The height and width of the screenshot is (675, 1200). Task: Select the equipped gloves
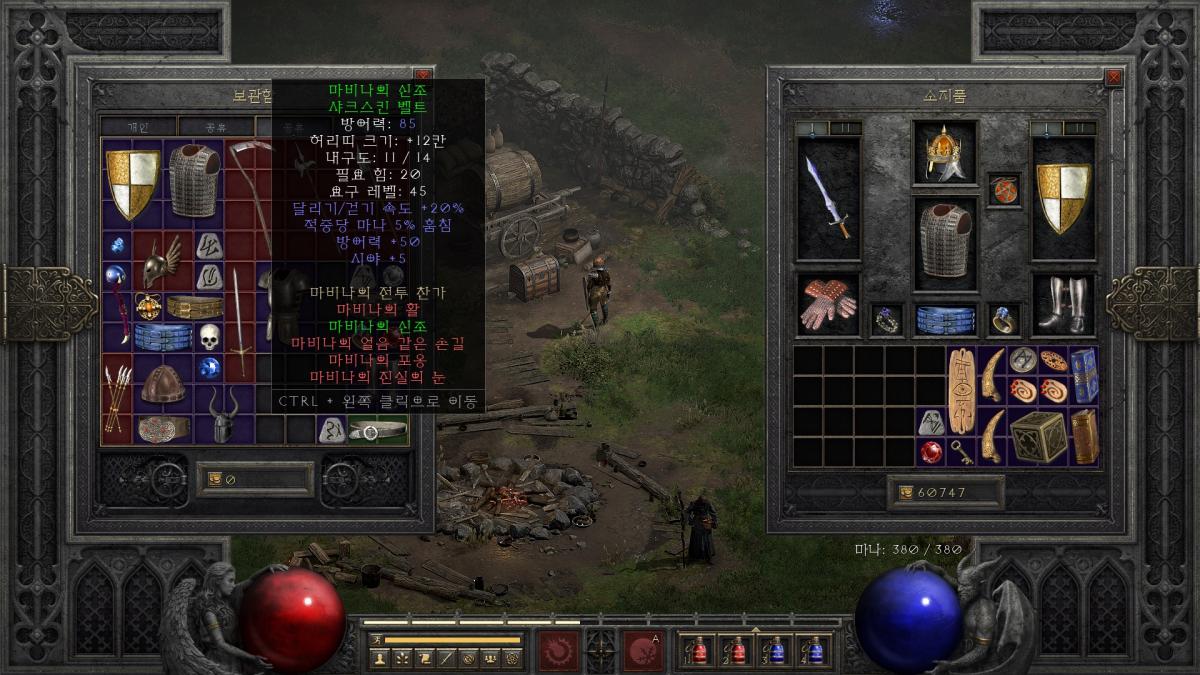828,304
